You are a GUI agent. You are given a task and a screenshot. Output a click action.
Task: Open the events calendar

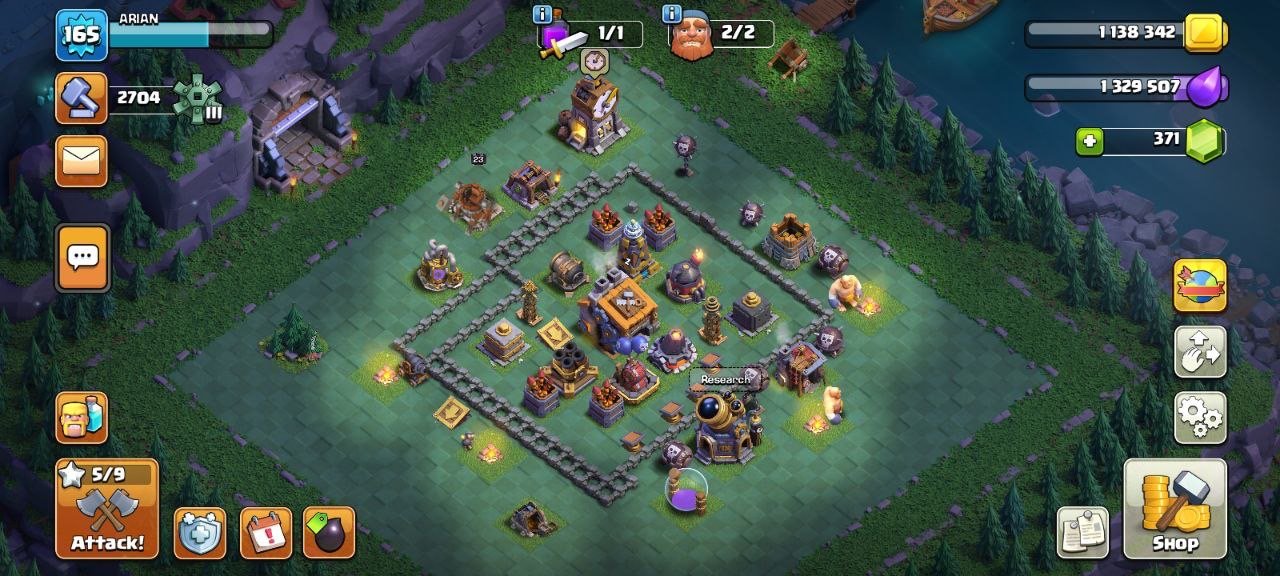point(266,533)
